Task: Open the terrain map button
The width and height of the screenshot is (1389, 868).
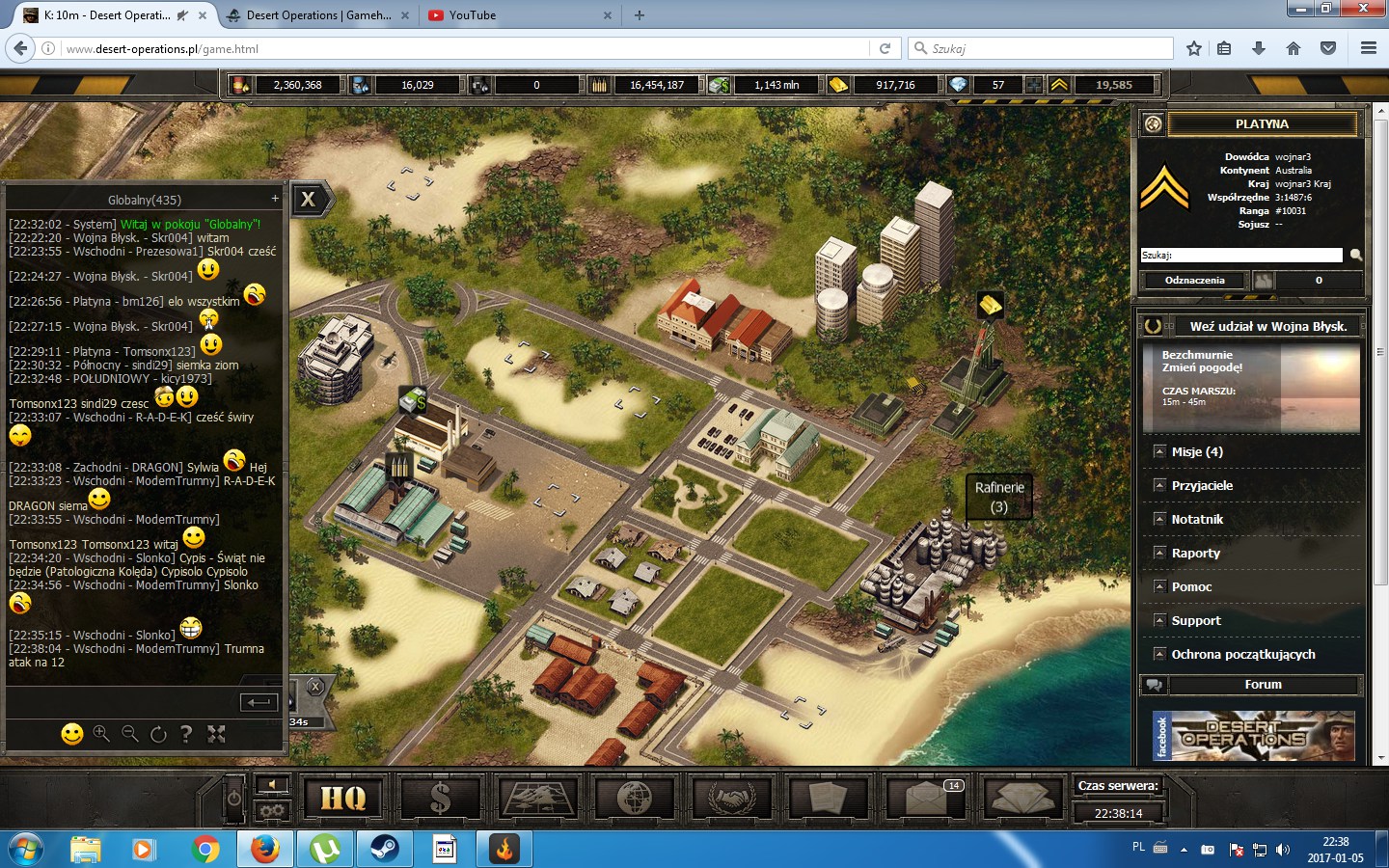Action: pyautogui.click(x=537, y=798)
